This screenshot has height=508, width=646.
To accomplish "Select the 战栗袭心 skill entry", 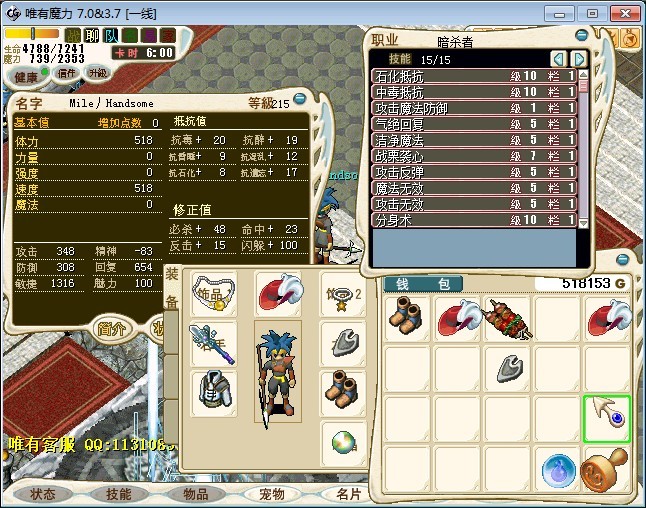I will click(474, 156).
